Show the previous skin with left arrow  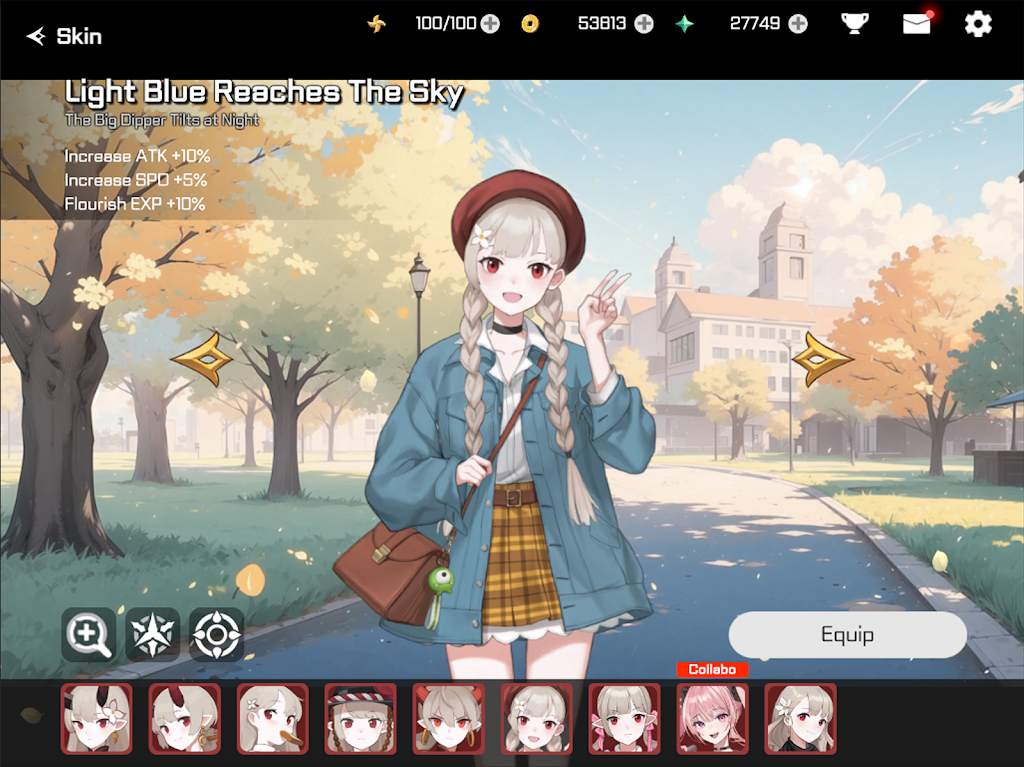point(202,359)
